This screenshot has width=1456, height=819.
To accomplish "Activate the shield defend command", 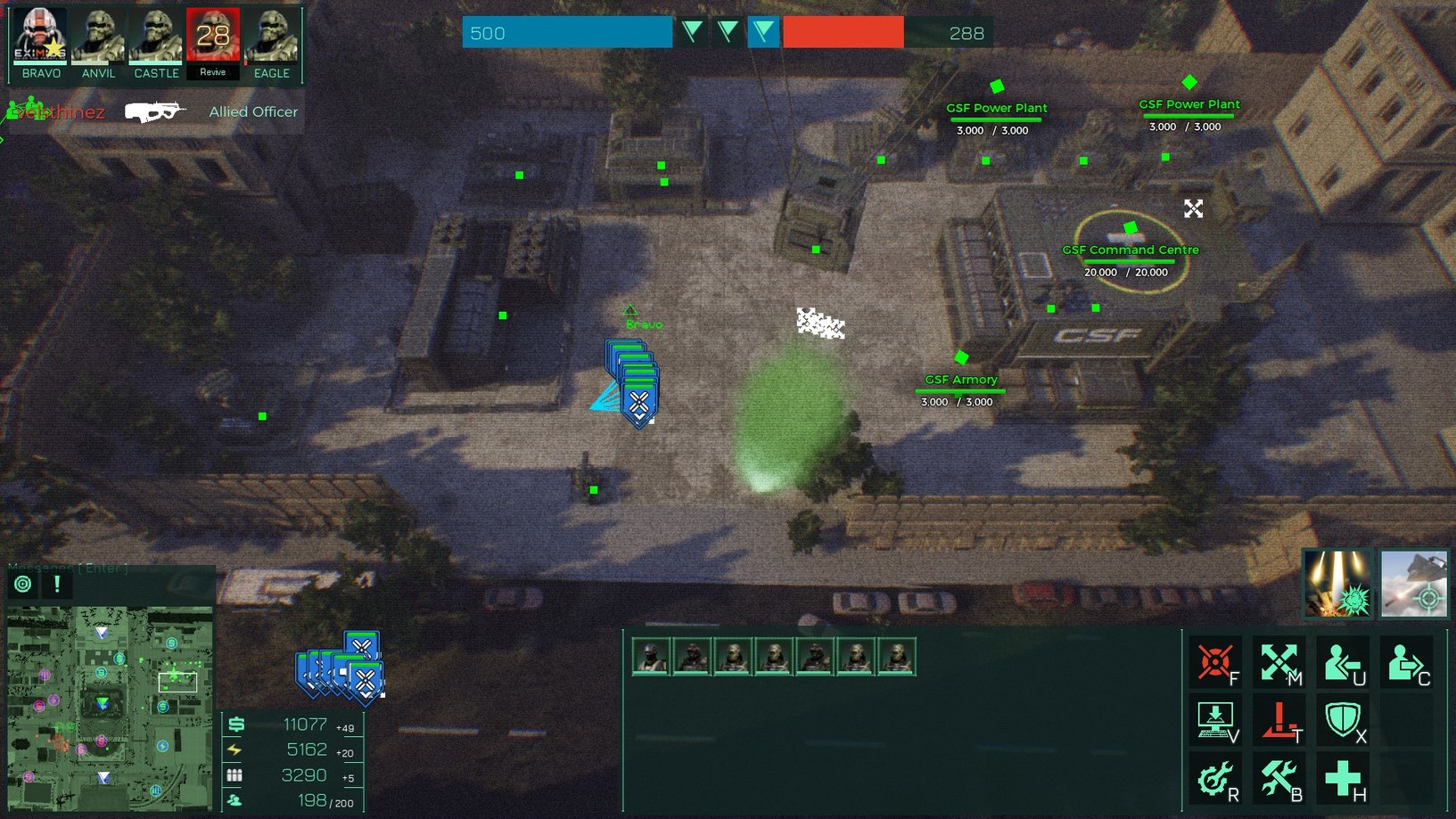I will coord(1342,719).
